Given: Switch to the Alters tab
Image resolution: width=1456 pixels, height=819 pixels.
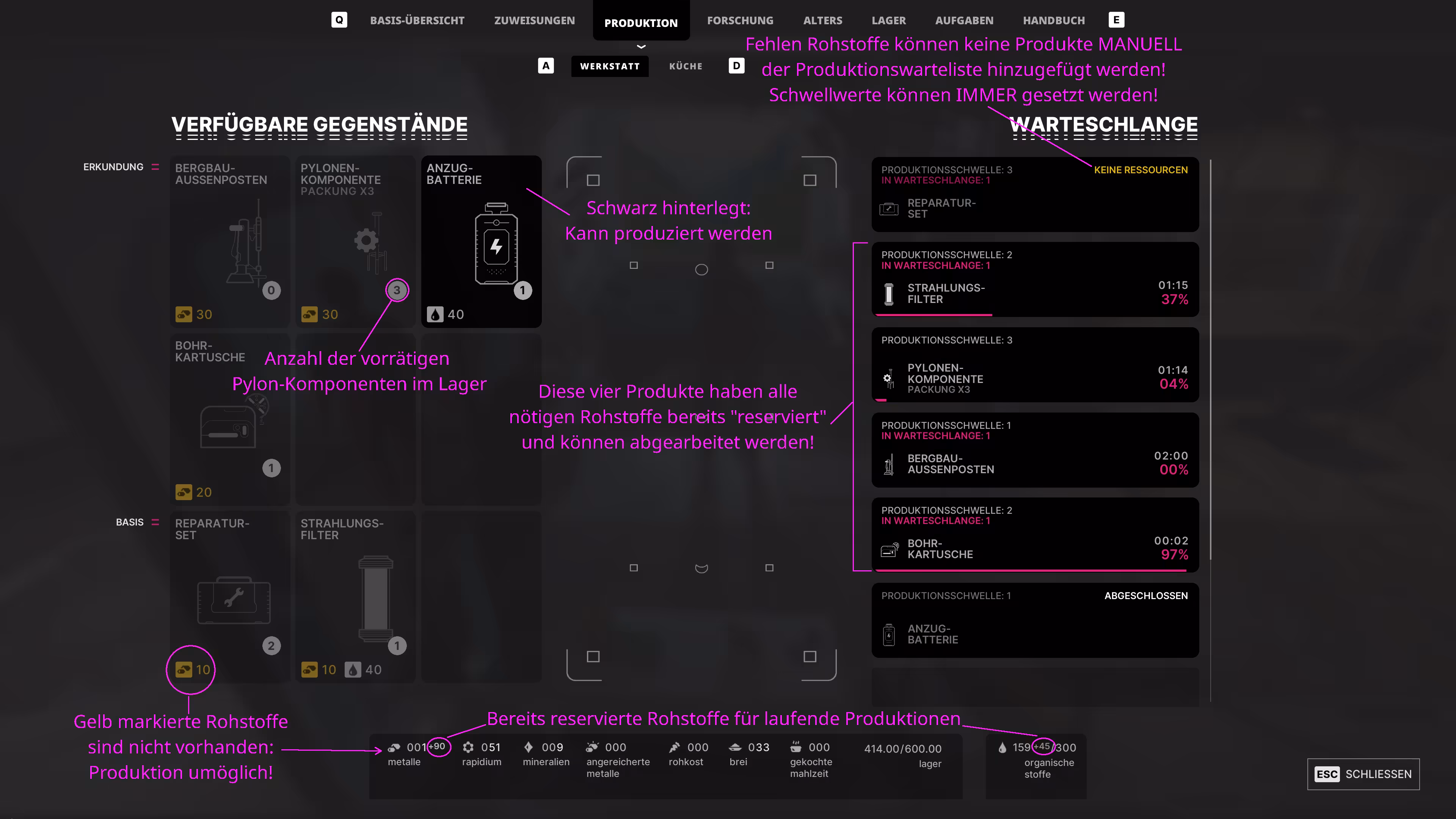Looking at the screenshot, I should tap(822, 20).
